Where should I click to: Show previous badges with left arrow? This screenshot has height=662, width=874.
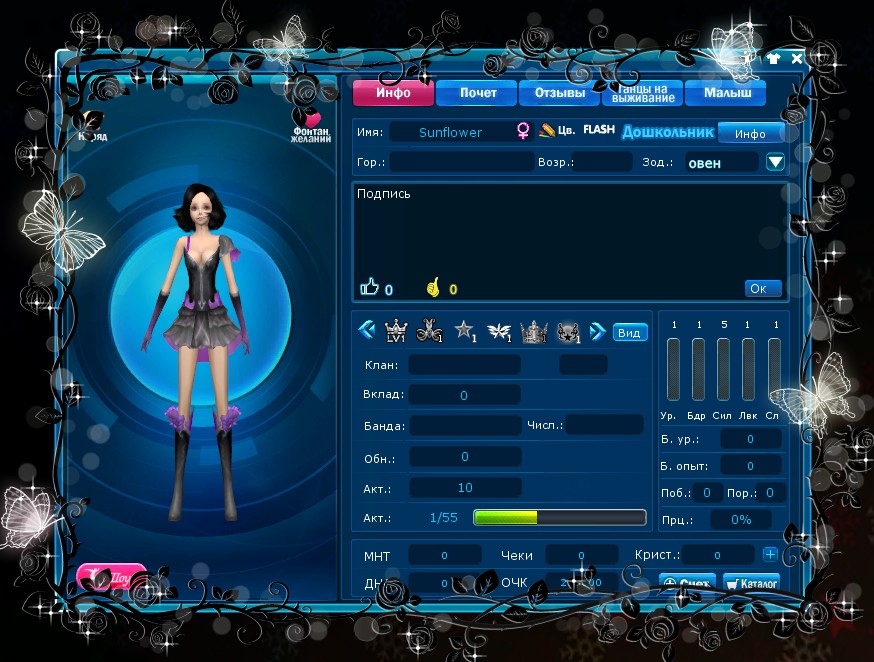coord(367,331)
